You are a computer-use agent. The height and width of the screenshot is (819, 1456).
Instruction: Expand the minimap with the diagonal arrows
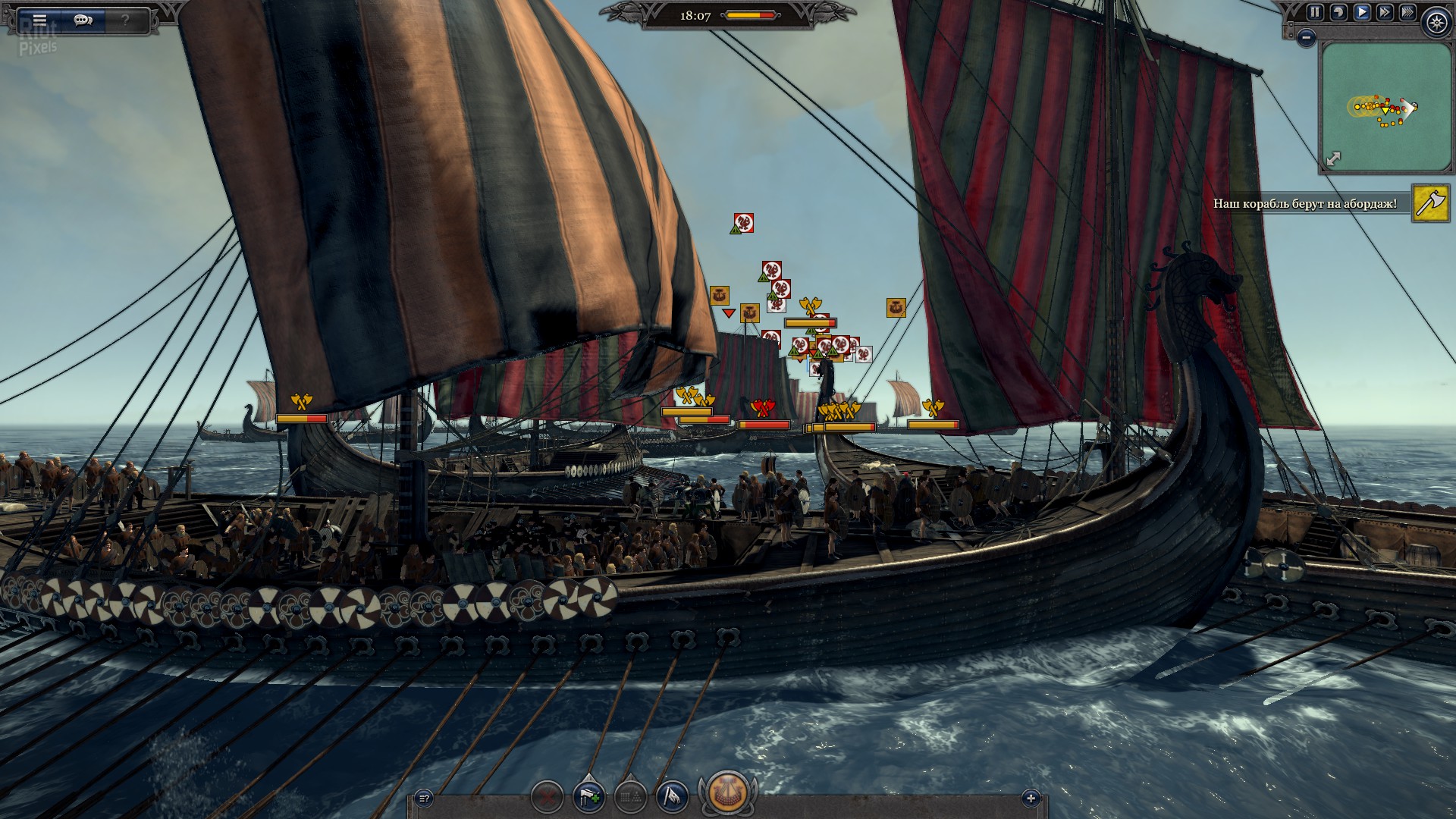point(1333,158)
